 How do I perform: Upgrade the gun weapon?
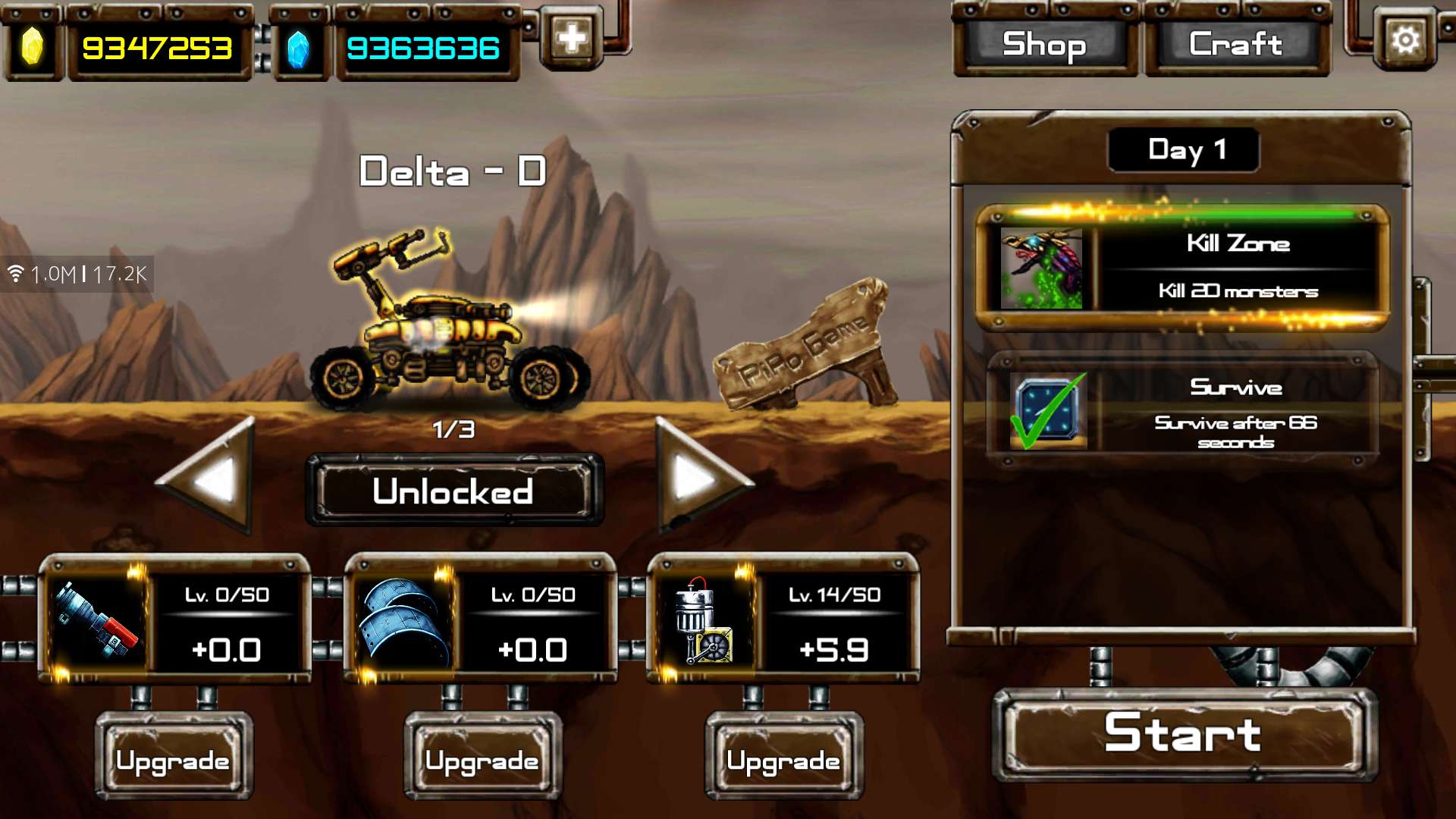(x=173, y=759)
